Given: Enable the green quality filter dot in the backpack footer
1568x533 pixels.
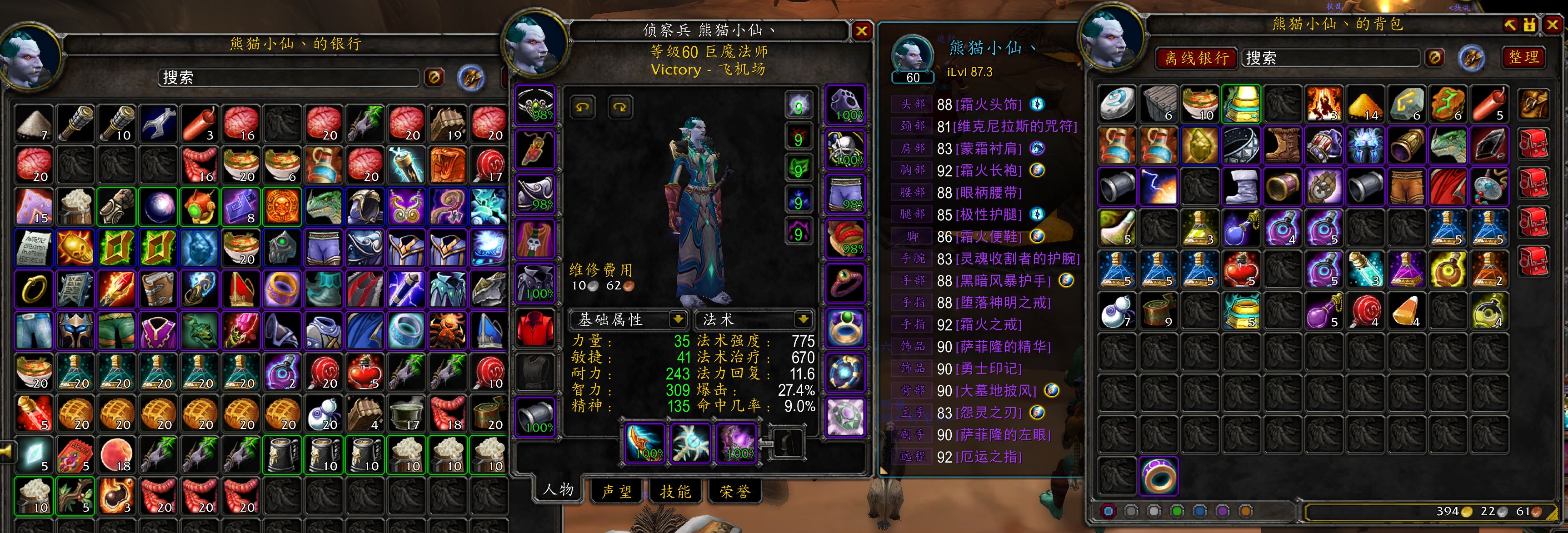Looking at the screenshot, I should click(1177, 512).
